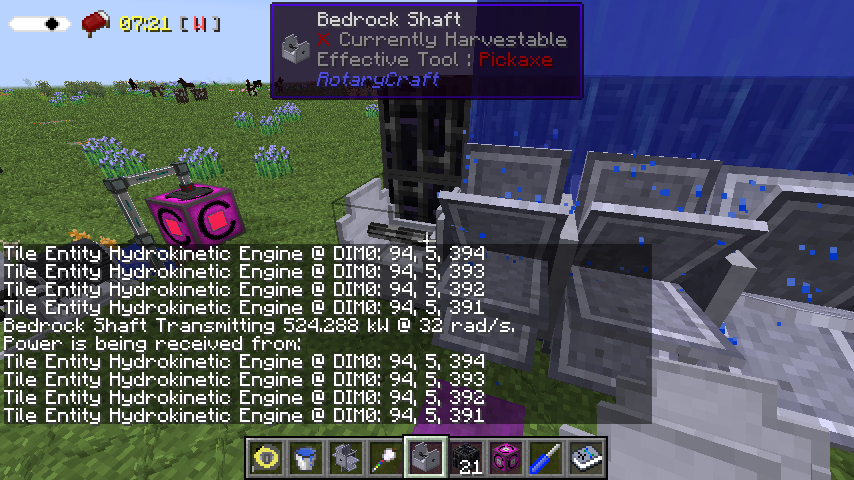This screenshot has width=854, height=480.
Task: Select the magenta cube block slot
Action: pos(506,458)
